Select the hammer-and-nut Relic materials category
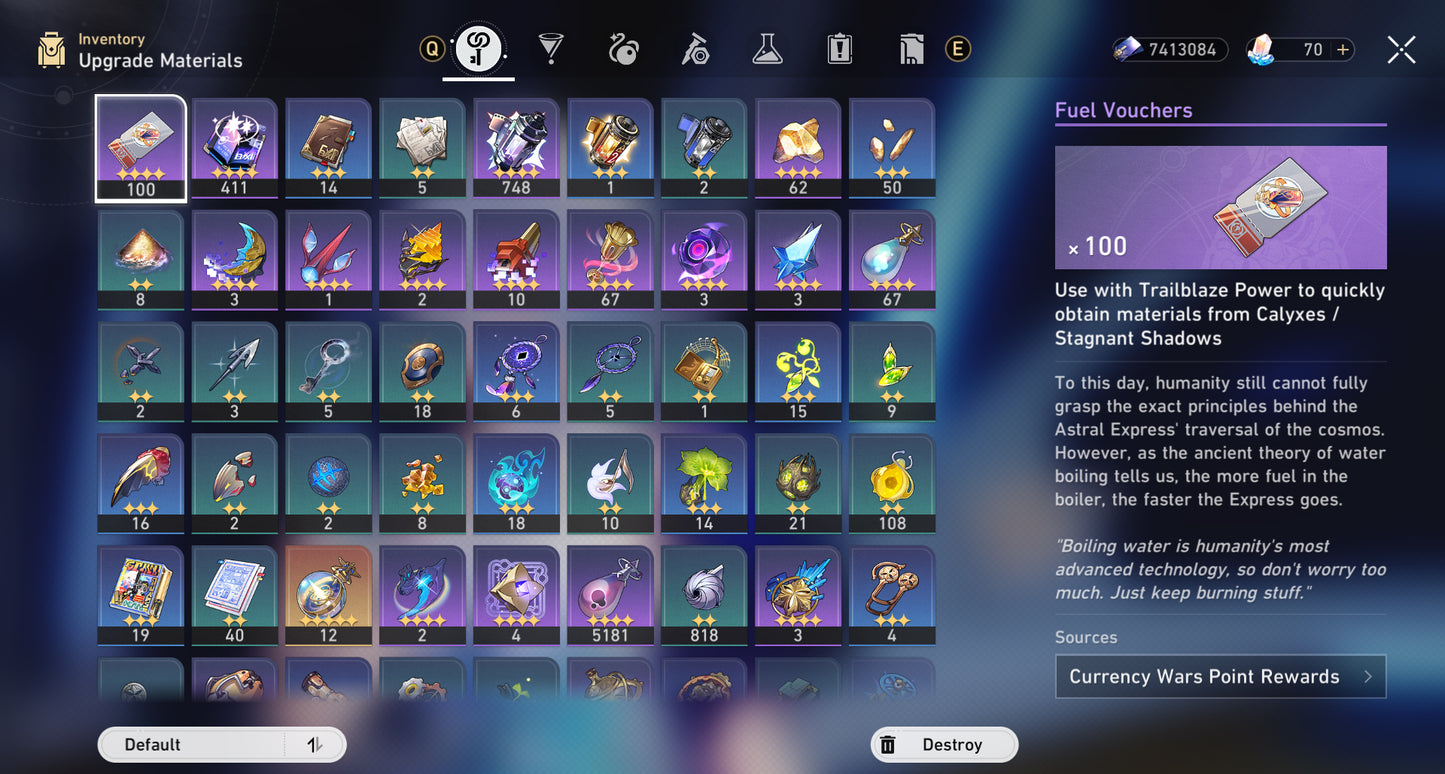 [695, 48]
